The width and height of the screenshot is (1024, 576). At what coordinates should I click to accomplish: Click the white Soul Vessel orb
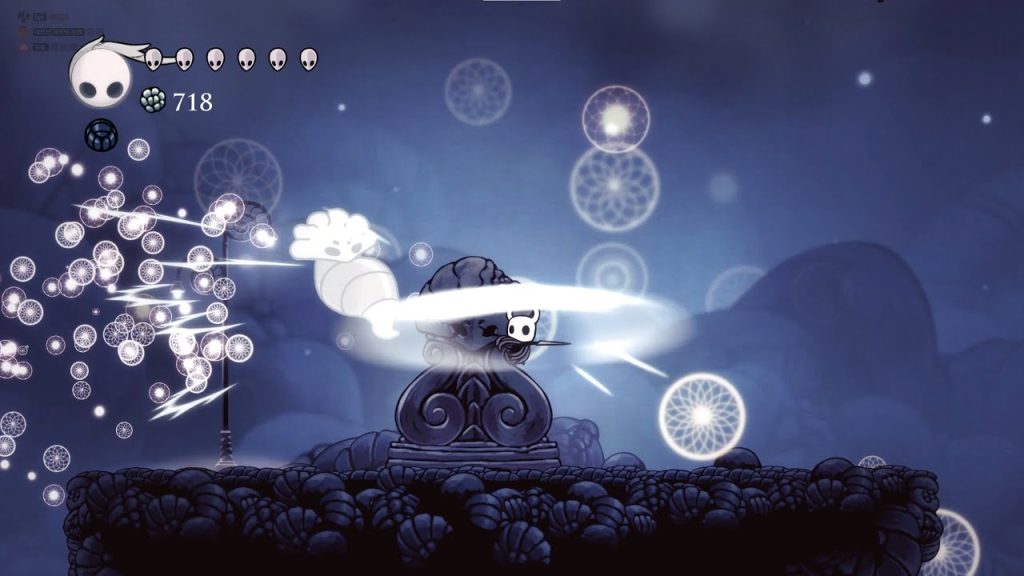click(x=99, y=78)
